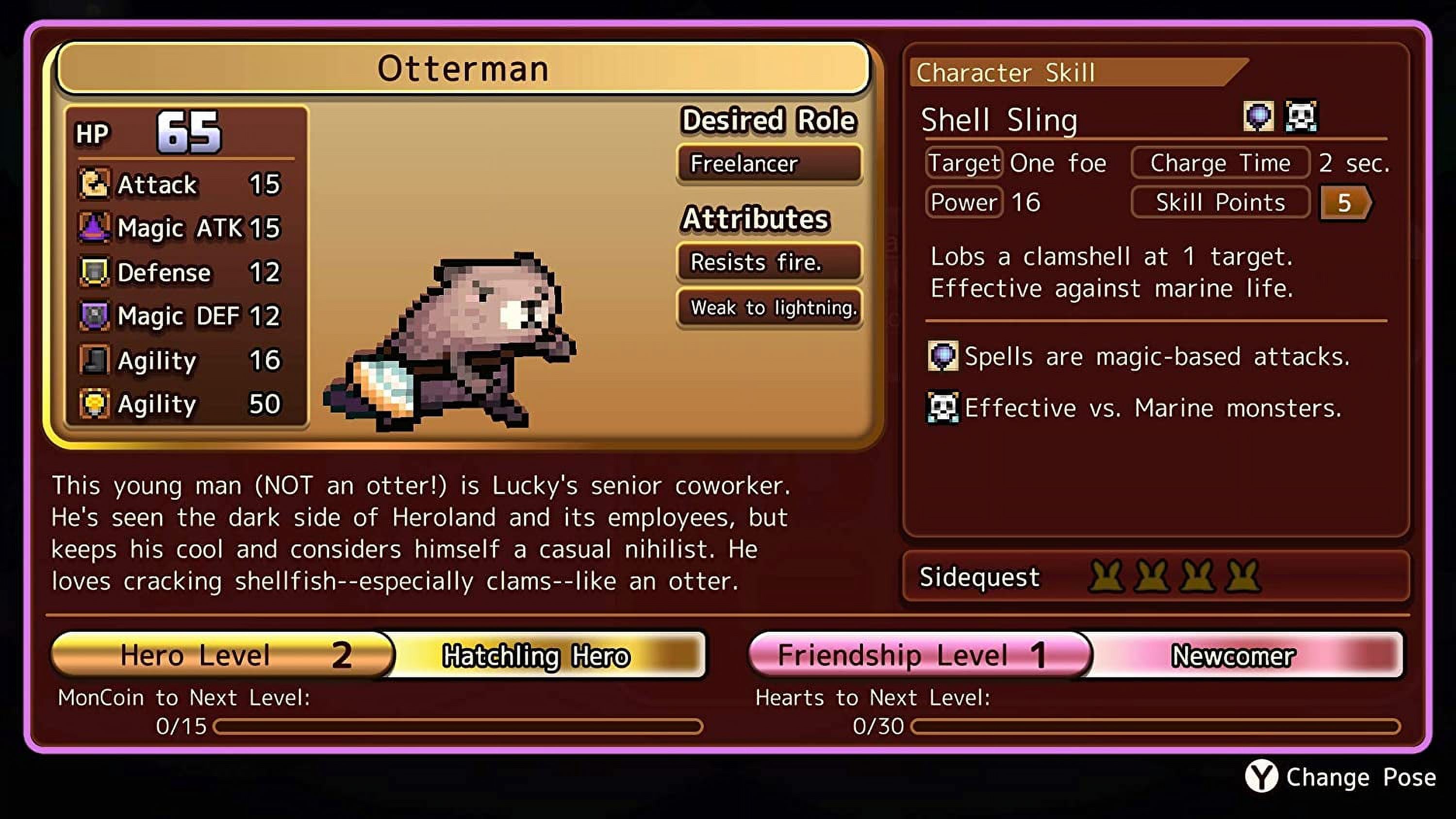The width and height of the screenshot is (1456, 819).
Task: Open the Sidequest panel
Action: [1155, 577]
